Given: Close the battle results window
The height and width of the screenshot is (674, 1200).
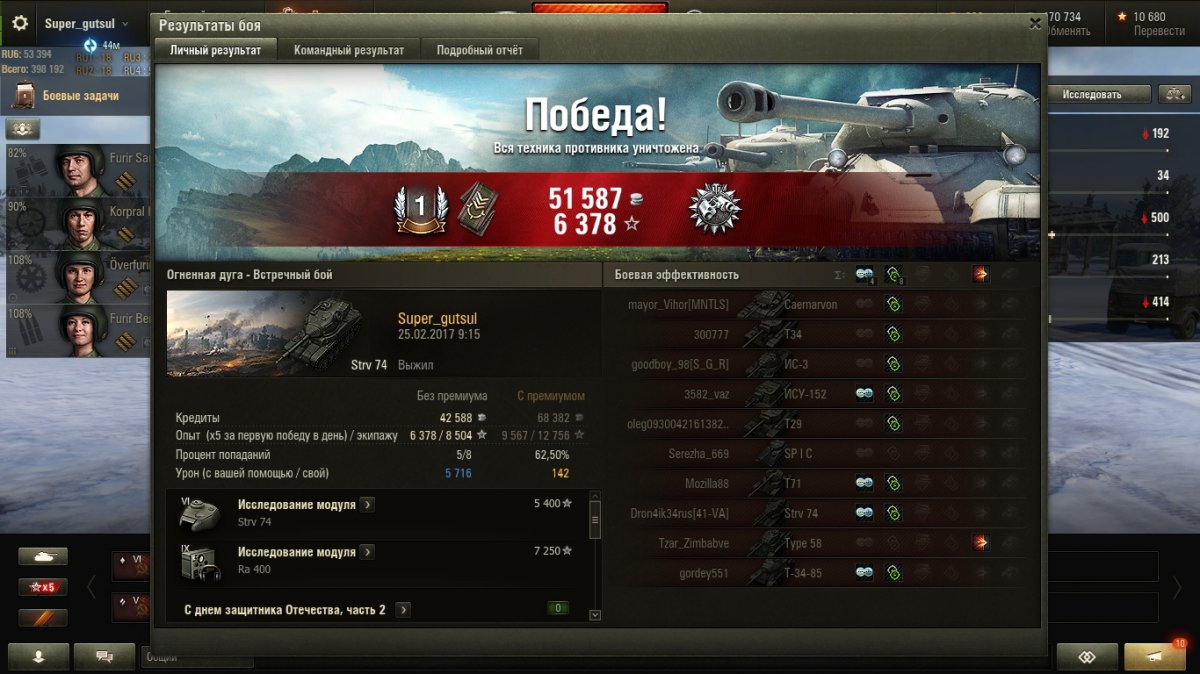Looking at the screenshot, I should point(1035,24).
